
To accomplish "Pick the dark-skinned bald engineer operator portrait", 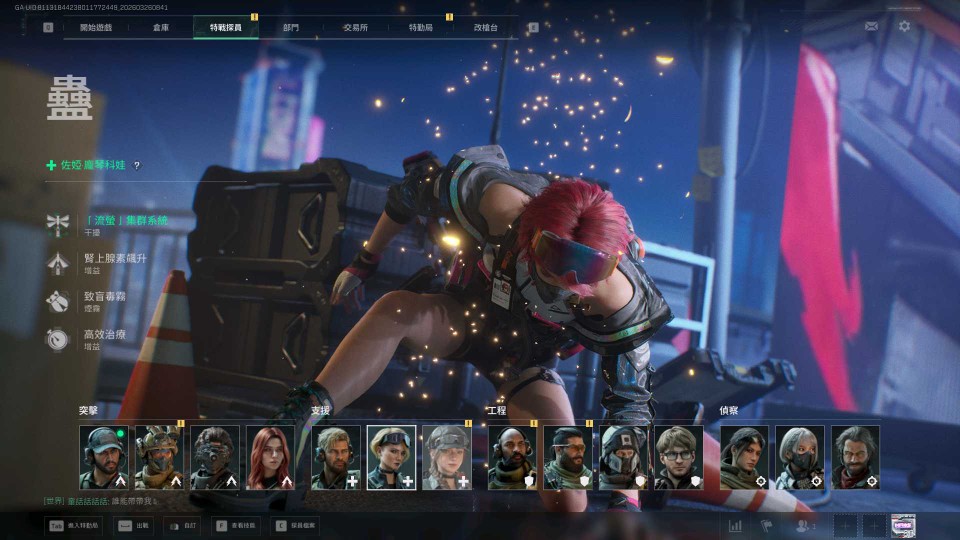I will pos(512,457).
